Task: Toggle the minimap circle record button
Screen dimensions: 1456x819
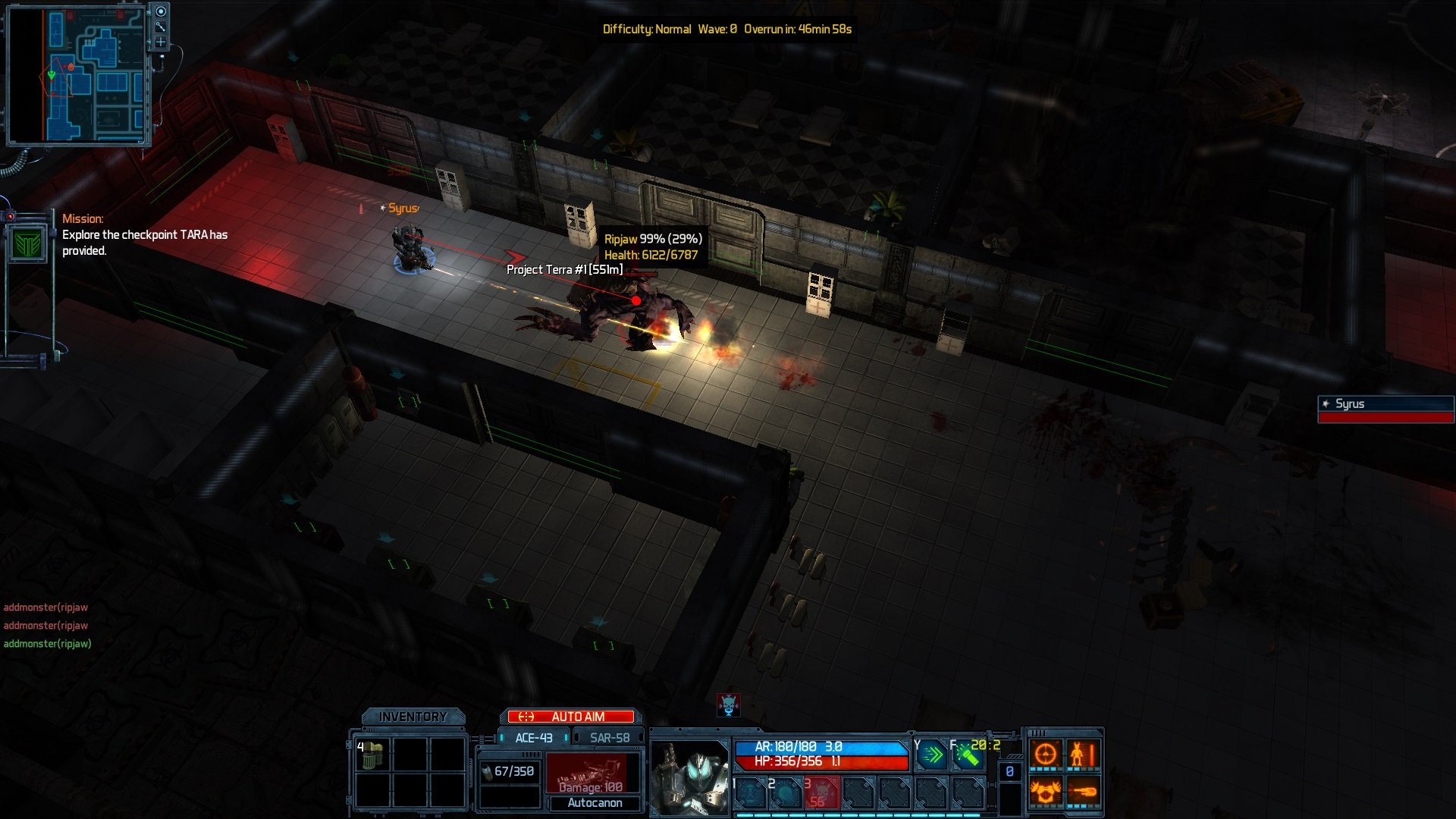Action: pyautogui.click(x=161, y=11)
